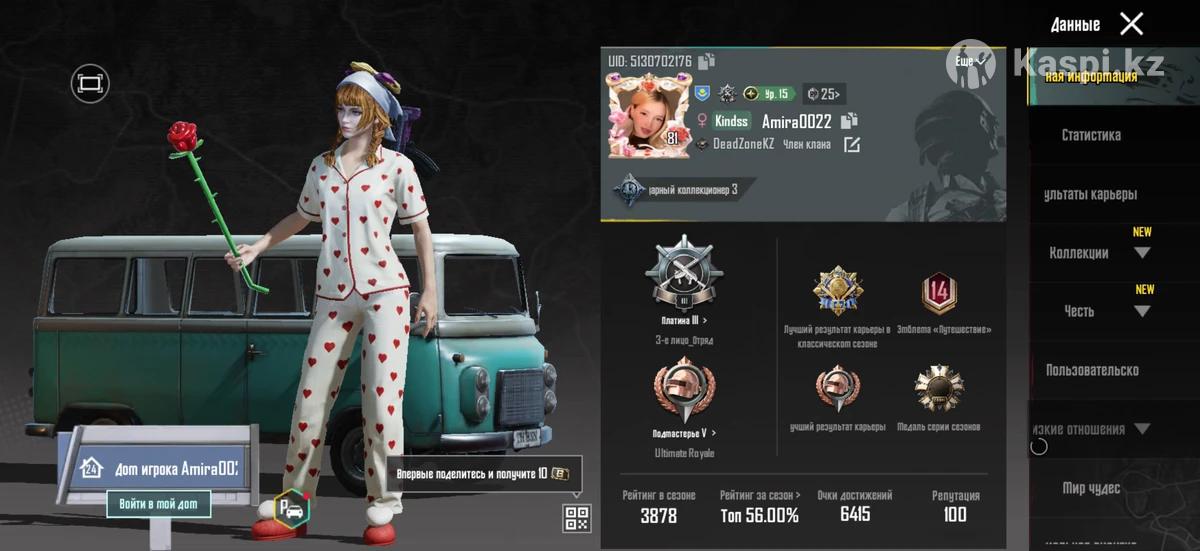The image size is (1200, 551).
Task: Open the Статистика tab
Action: (1091, 135)
